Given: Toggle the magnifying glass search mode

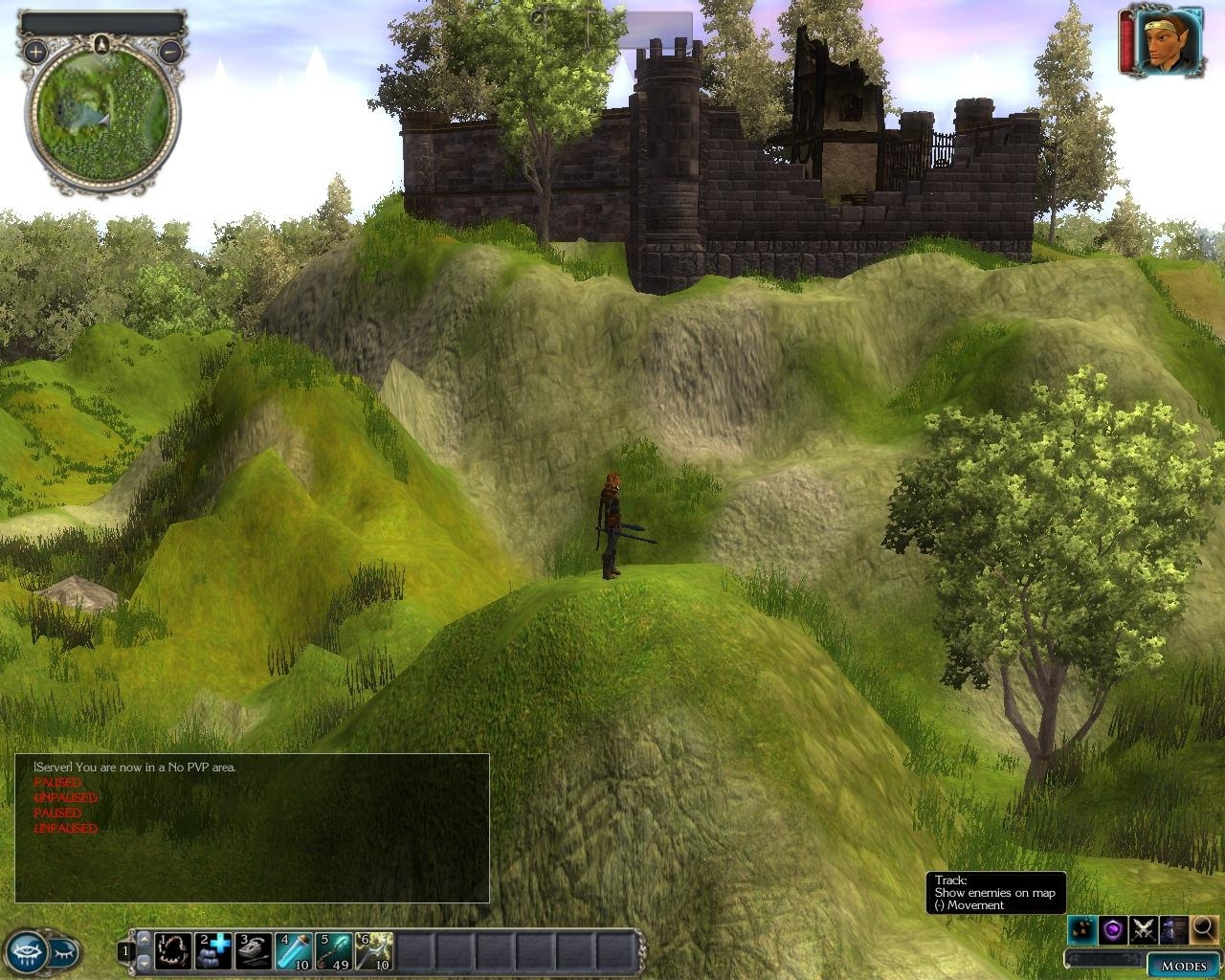Looking at the screenshot, I should [x=1203, y=928].
